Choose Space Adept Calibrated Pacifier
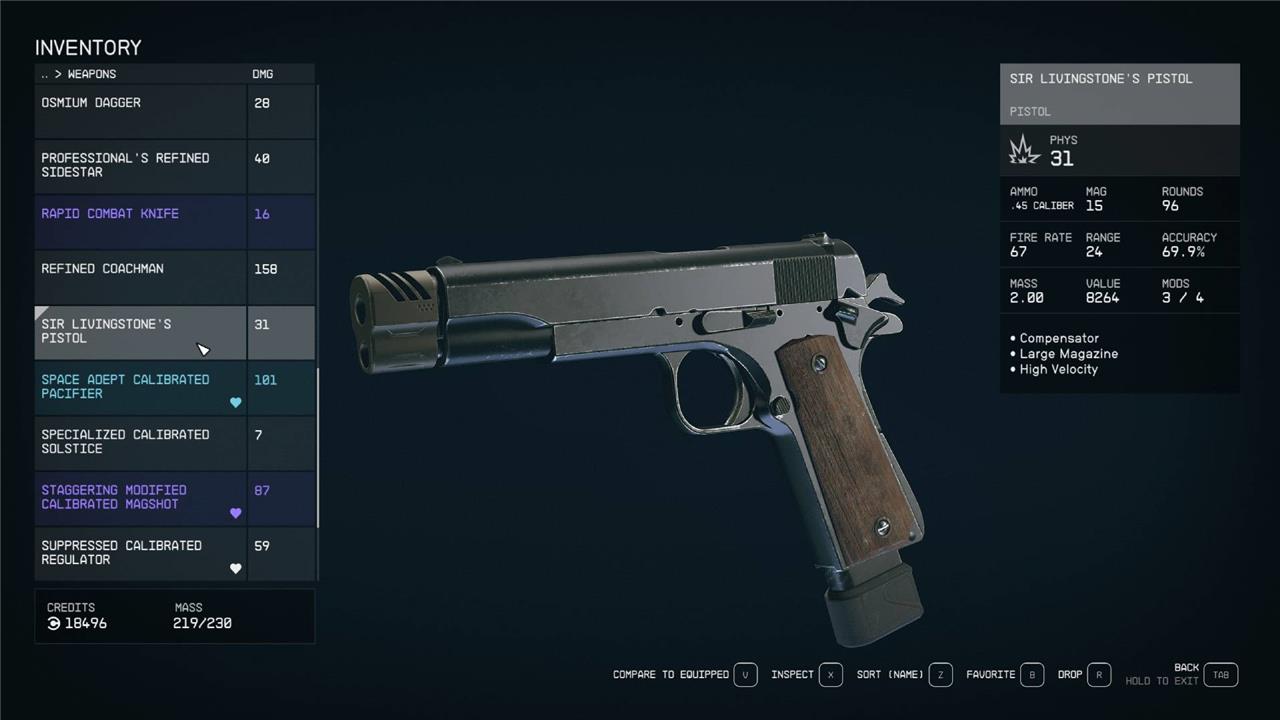Image resolution: width=1280 pixels, height=720 pixels. (x=140, y=388)
